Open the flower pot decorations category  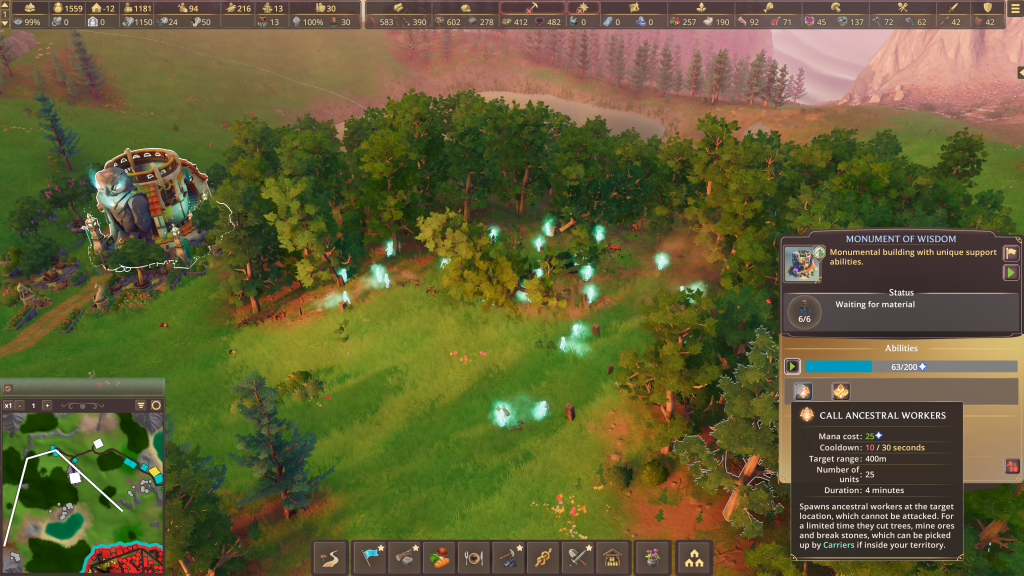coord(652,557)
